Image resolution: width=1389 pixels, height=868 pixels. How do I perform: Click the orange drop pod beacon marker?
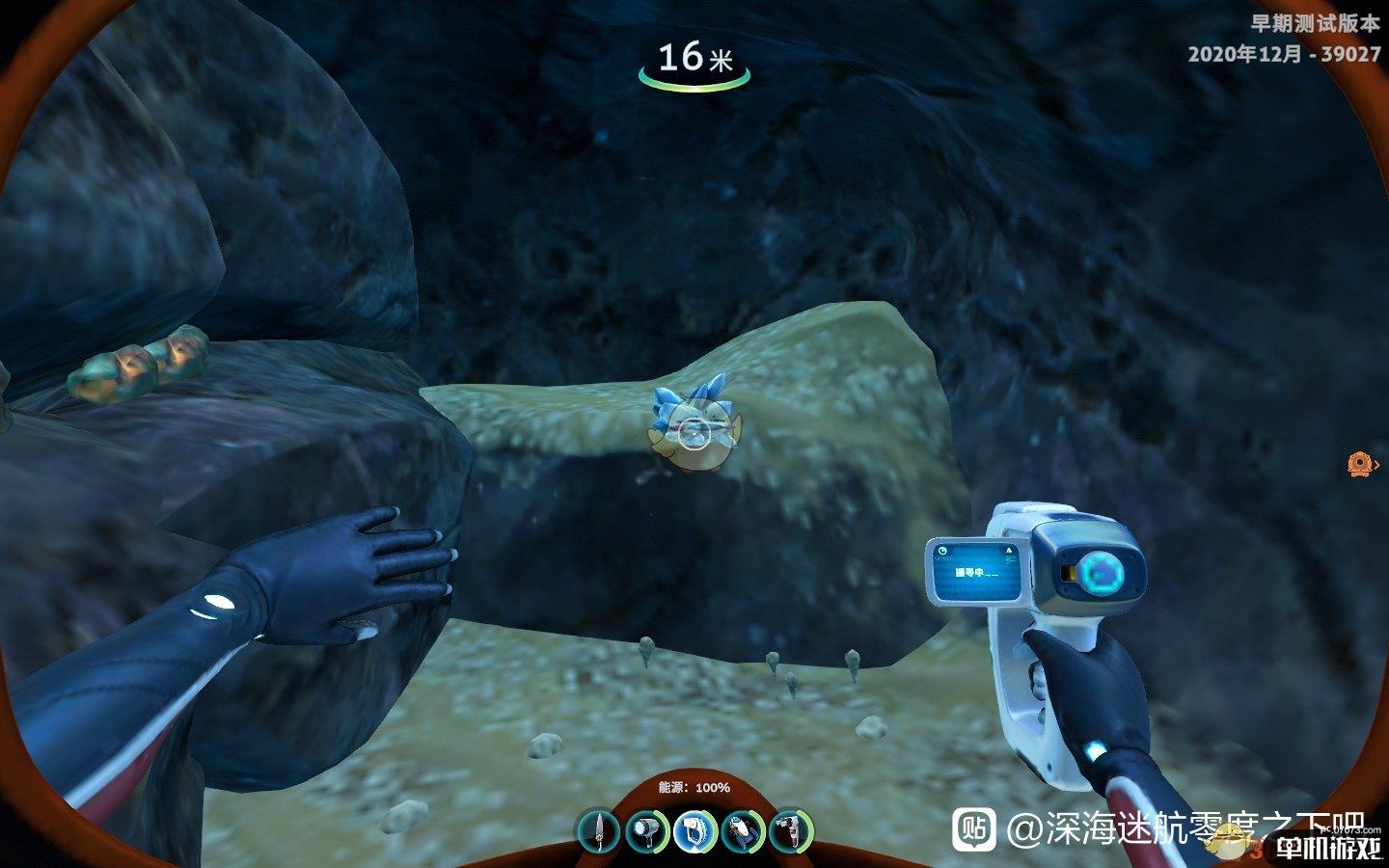[1360, 464]
